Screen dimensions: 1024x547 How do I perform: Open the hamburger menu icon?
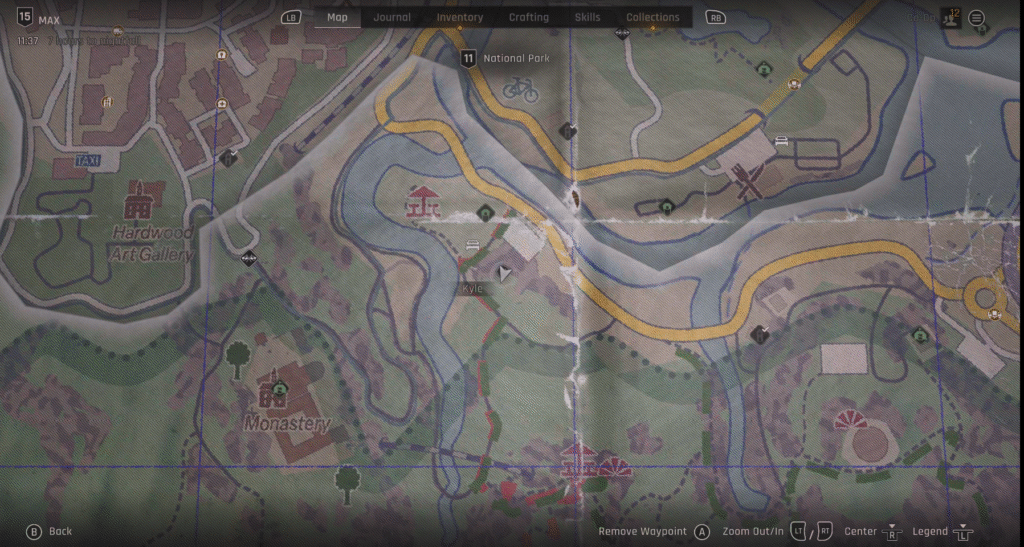coord(977,18)
